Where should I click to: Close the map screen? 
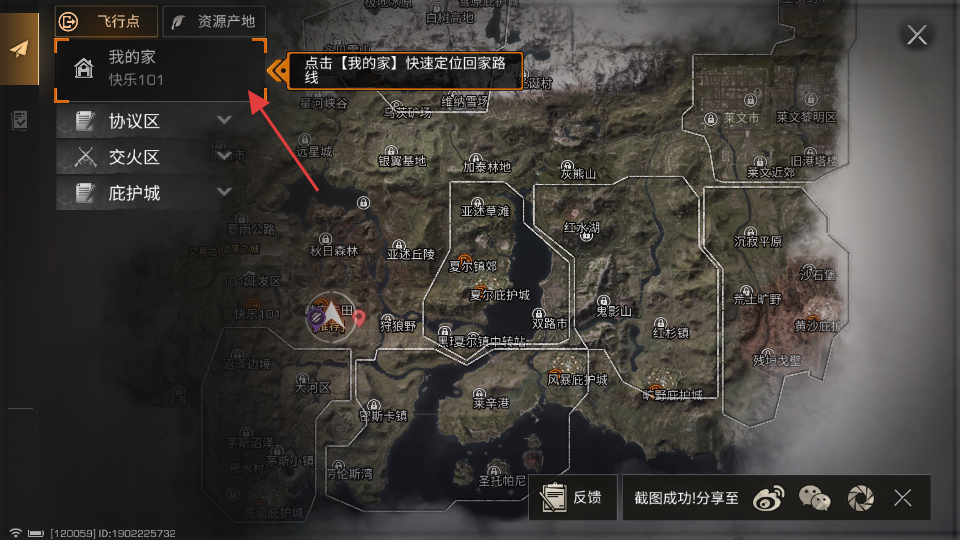[x=916, y=36]
